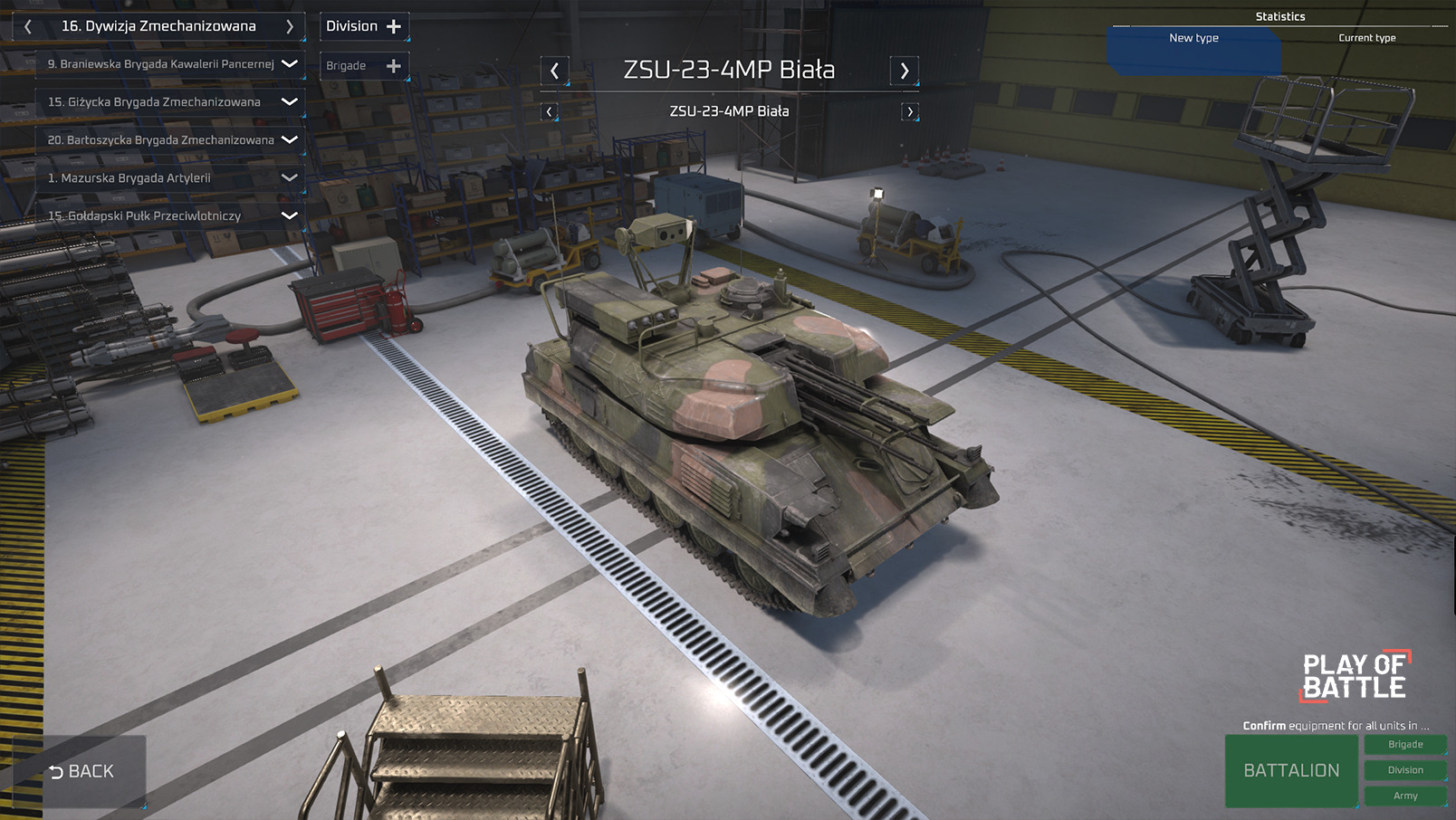
Task: Add a new Division
Action: [x=364, y=26]
